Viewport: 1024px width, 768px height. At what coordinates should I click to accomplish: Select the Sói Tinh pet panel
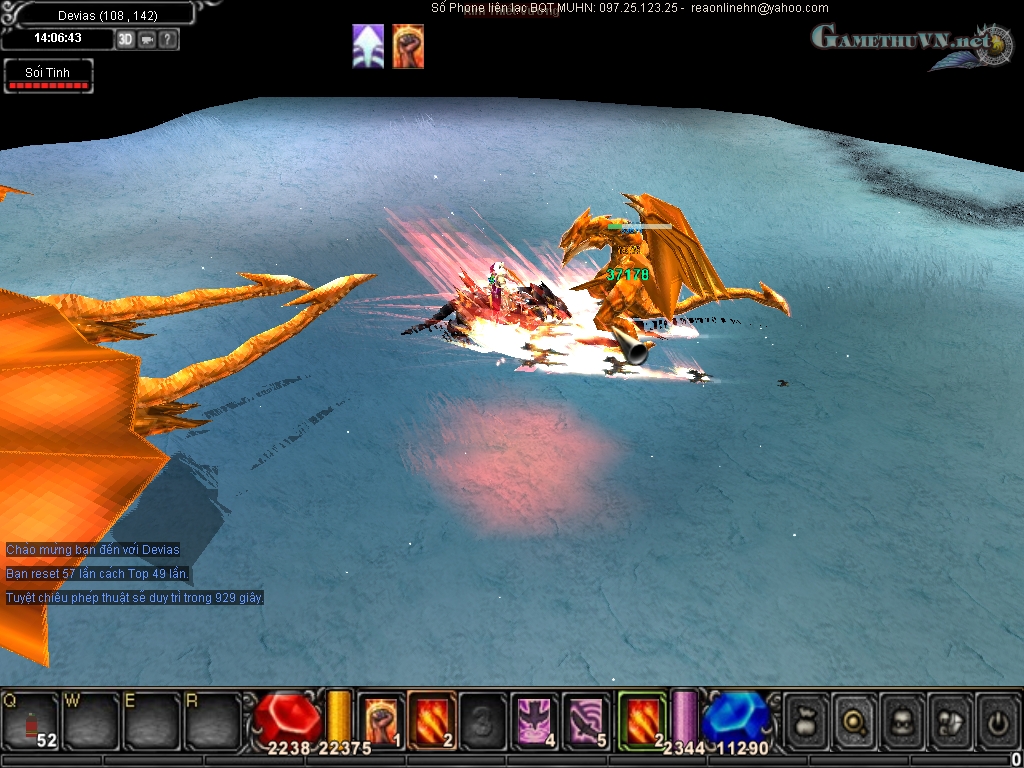click(x=48, y=76)
